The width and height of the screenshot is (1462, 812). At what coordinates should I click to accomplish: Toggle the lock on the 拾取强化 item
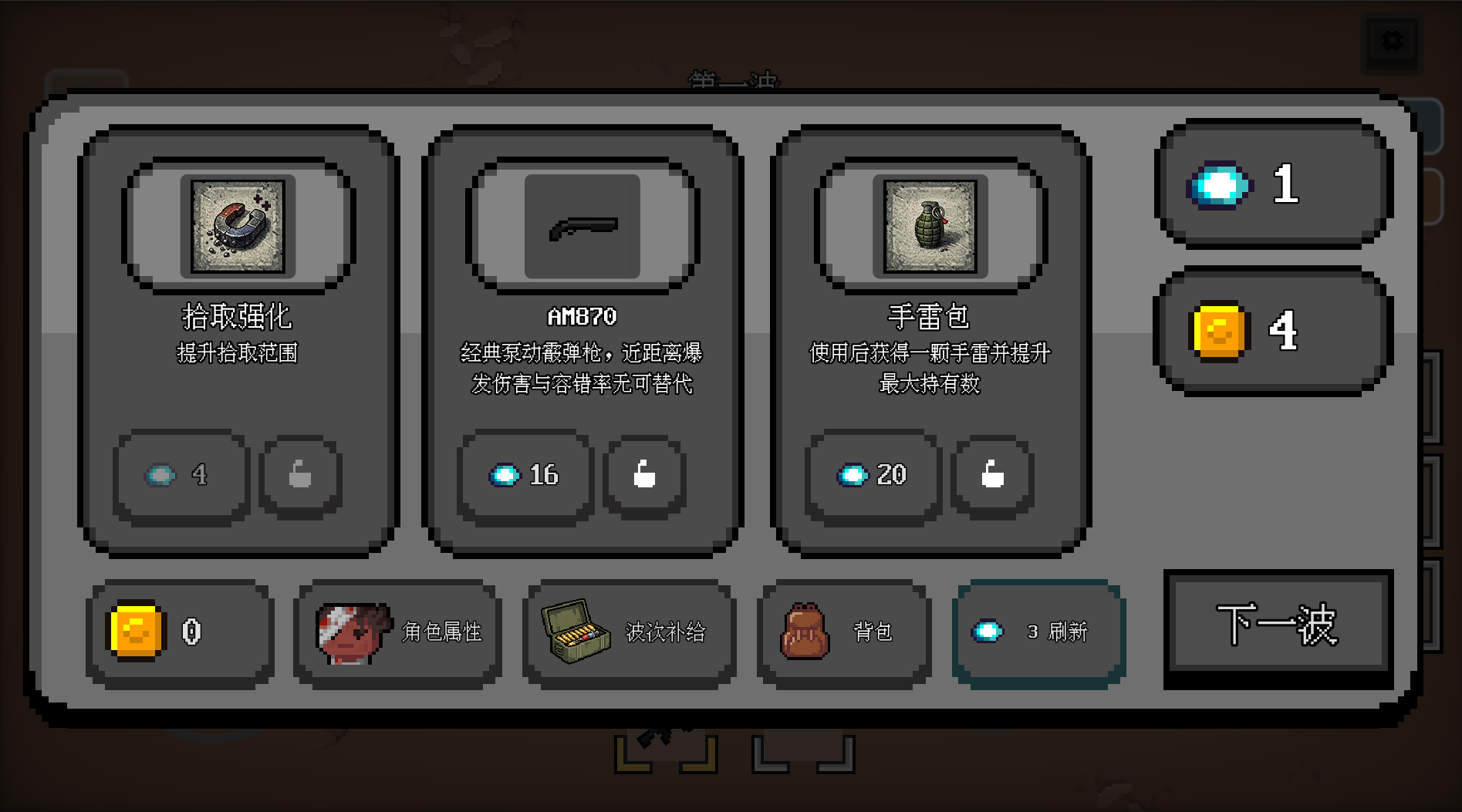(x=300, y=475)
